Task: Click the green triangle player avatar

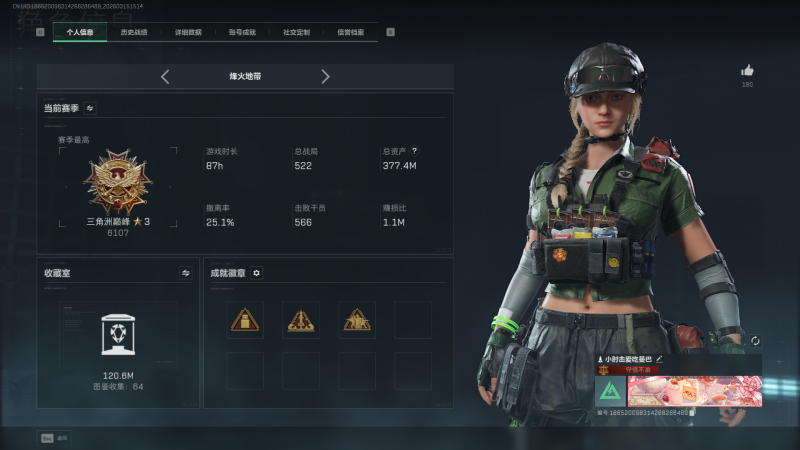Action: [x=610, y=391]
